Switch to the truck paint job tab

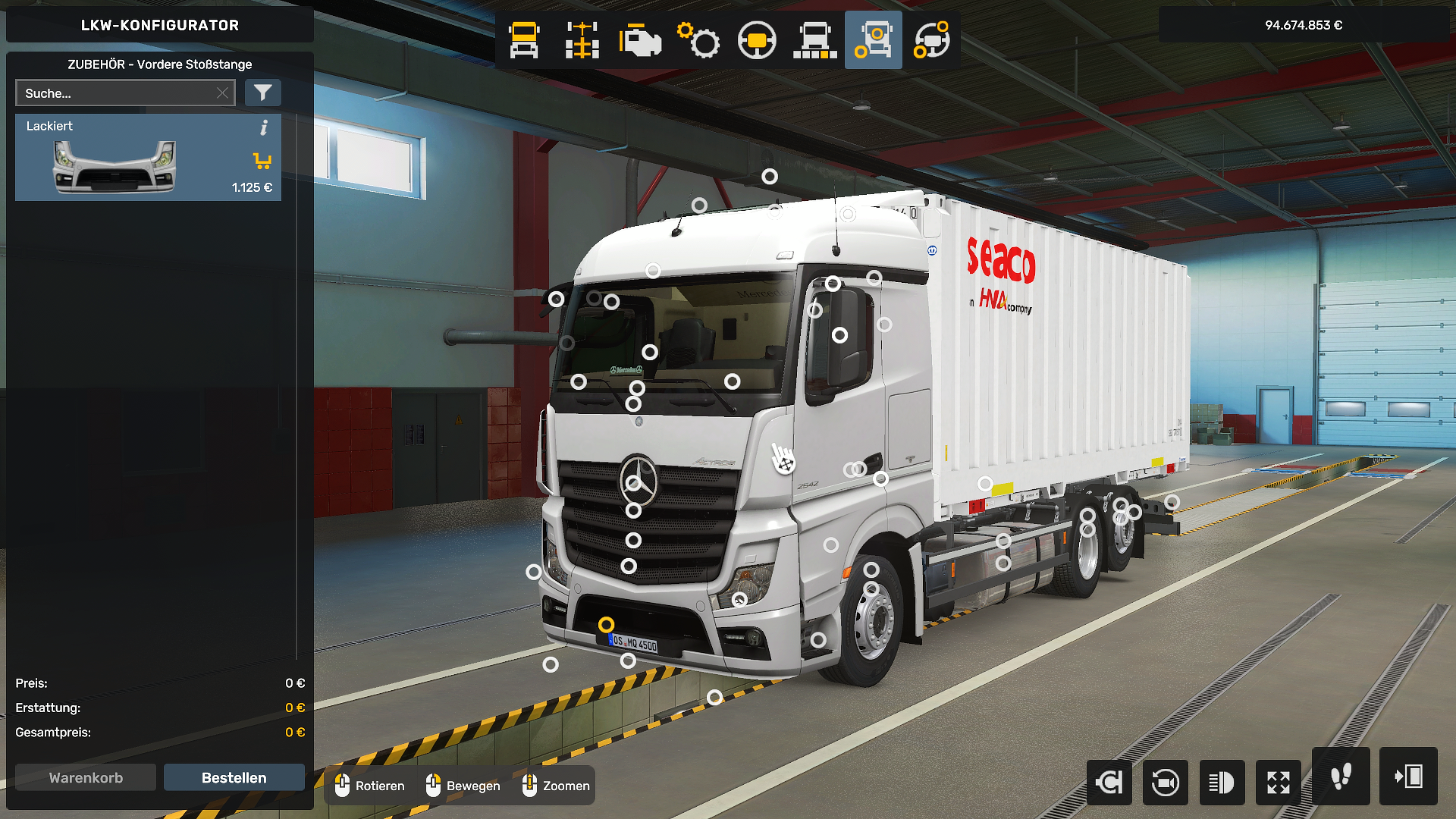pyautogui.click(x=815, y=40)
